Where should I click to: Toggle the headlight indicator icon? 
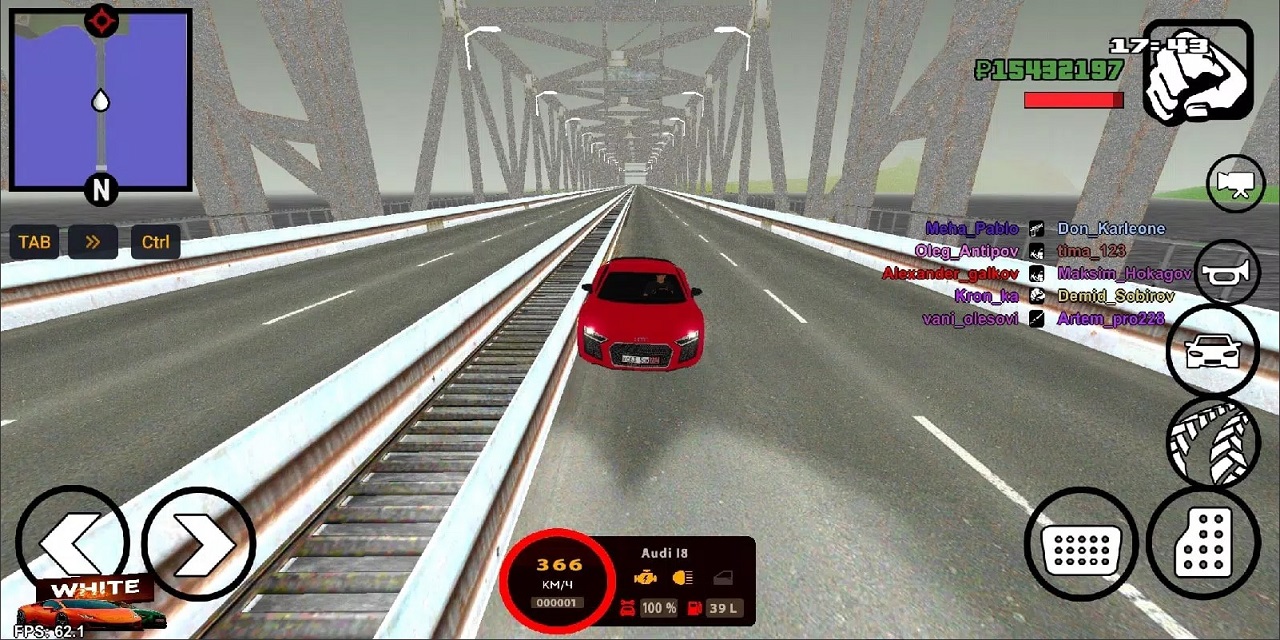pos(684,578)
